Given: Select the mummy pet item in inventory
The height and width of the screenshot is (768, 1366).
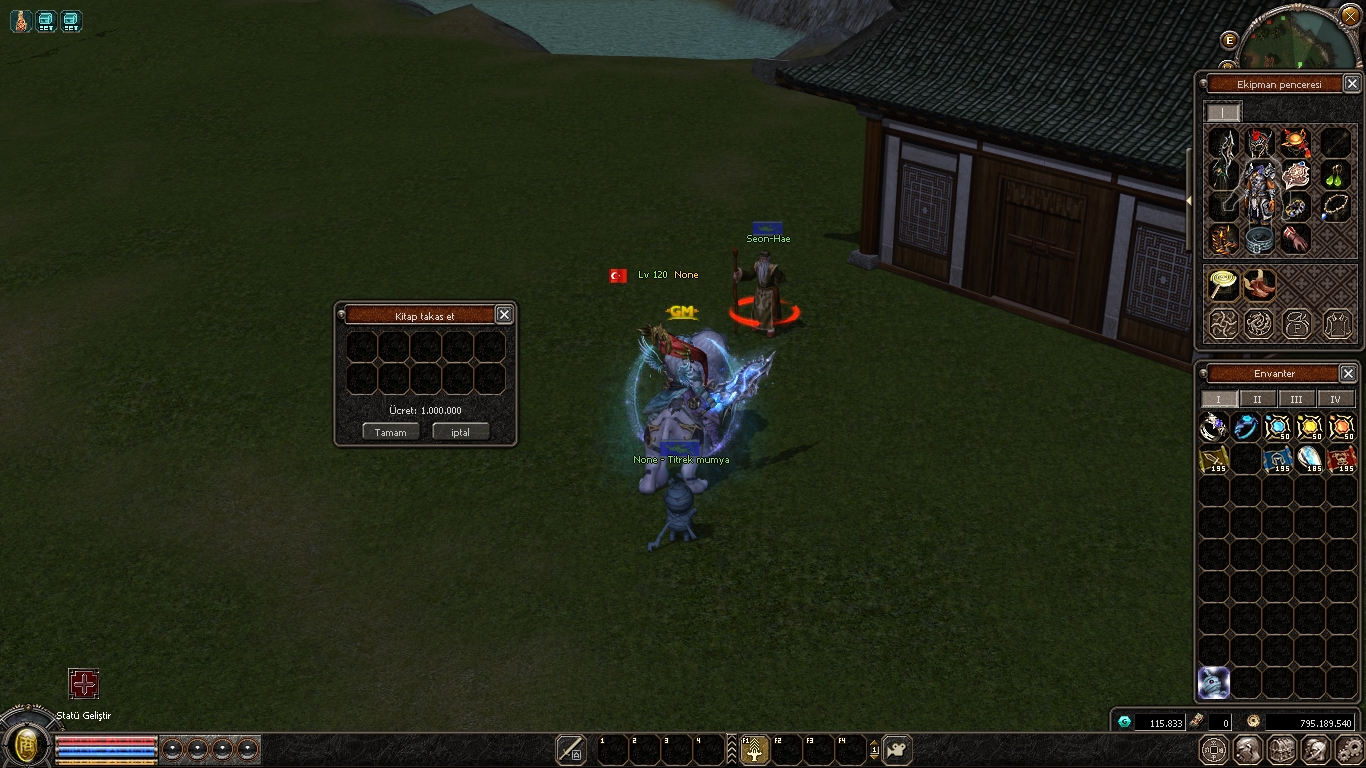Looking at the screenshot, I should pyautogui.click(x=1213, y=682).
